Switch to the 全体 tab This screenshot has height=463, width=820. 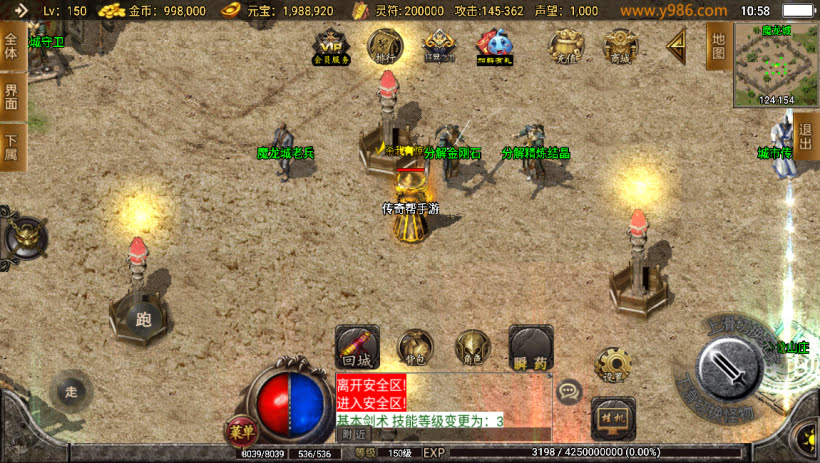11,47
